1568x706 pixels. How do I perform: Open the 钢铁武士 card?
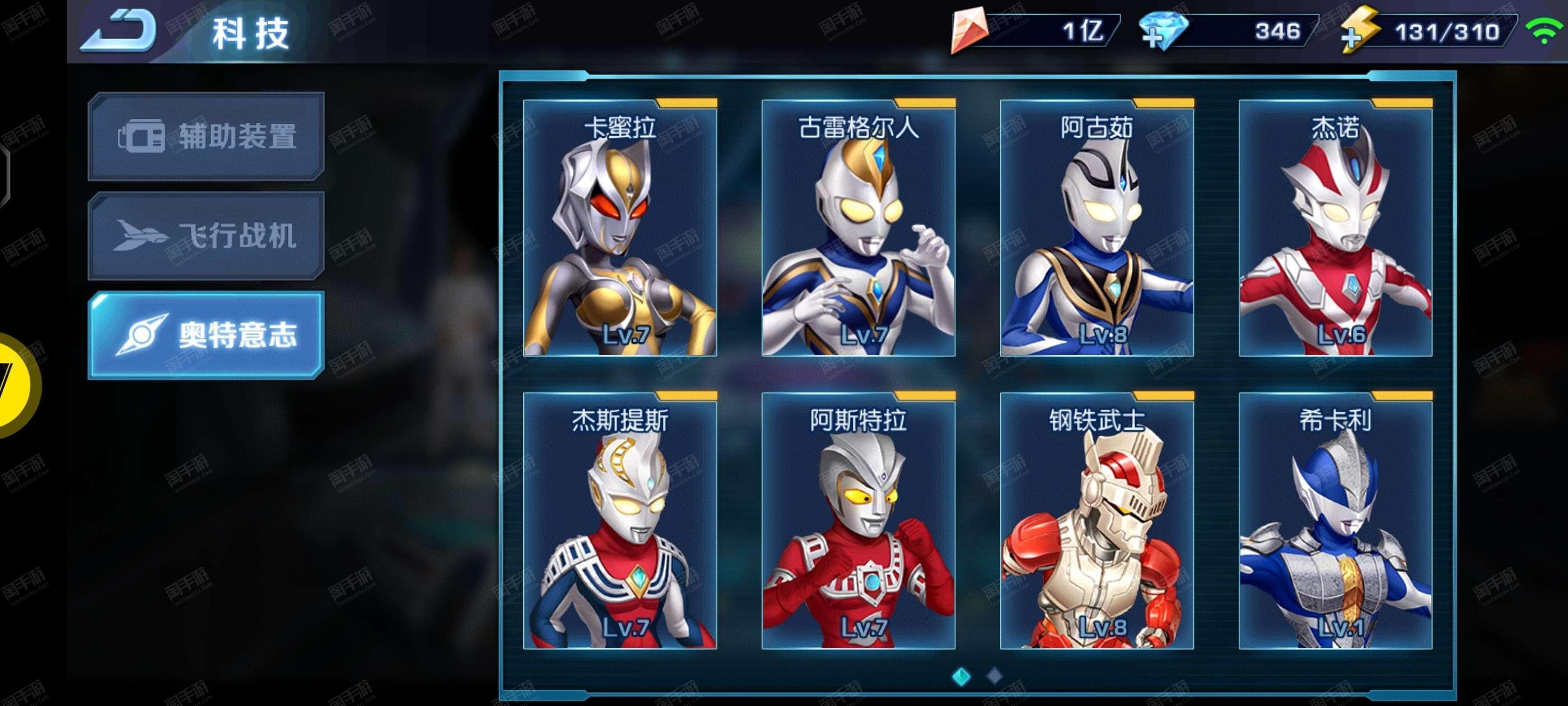coord(1097,521)
